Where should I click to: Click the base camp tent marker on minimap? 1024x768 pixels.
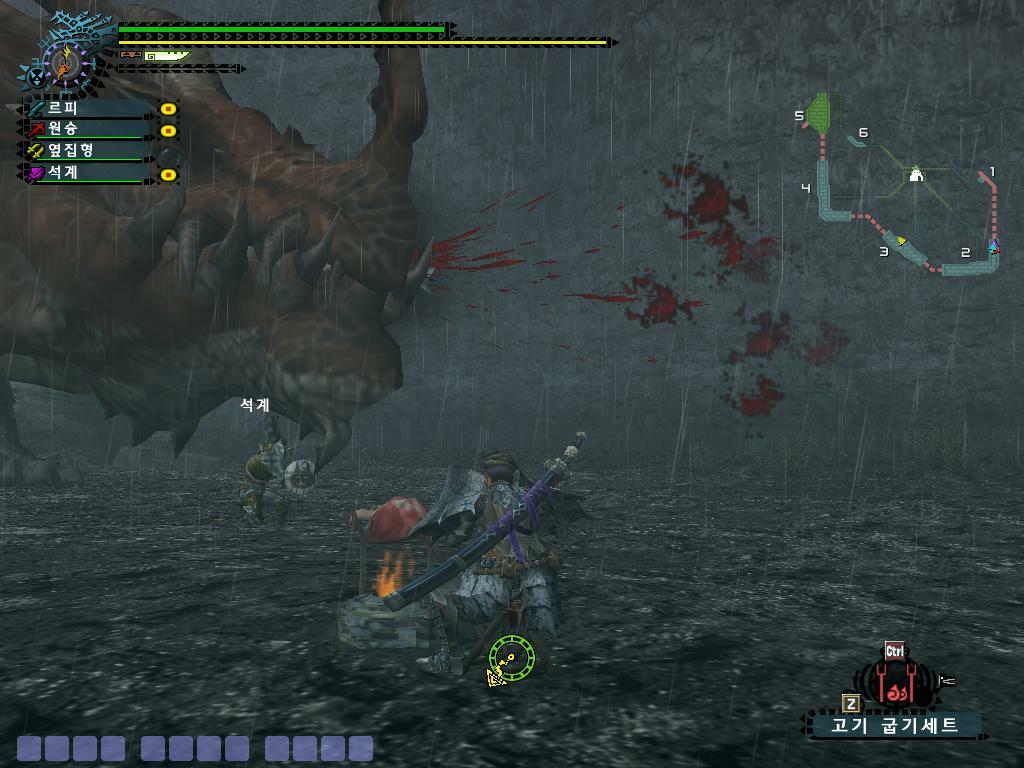(x=915, y=176)
